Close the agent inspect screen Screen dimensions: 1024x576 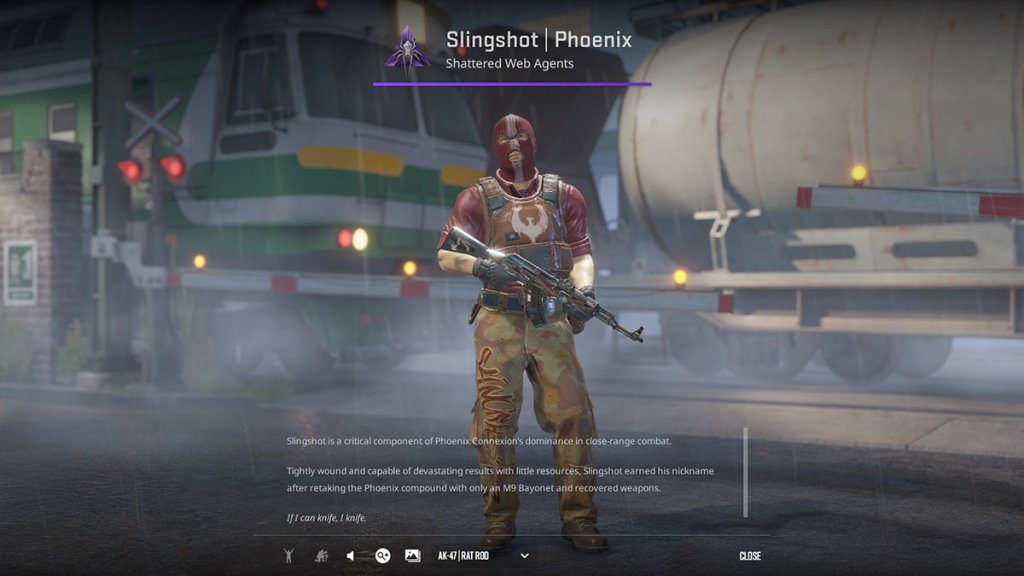750,556
